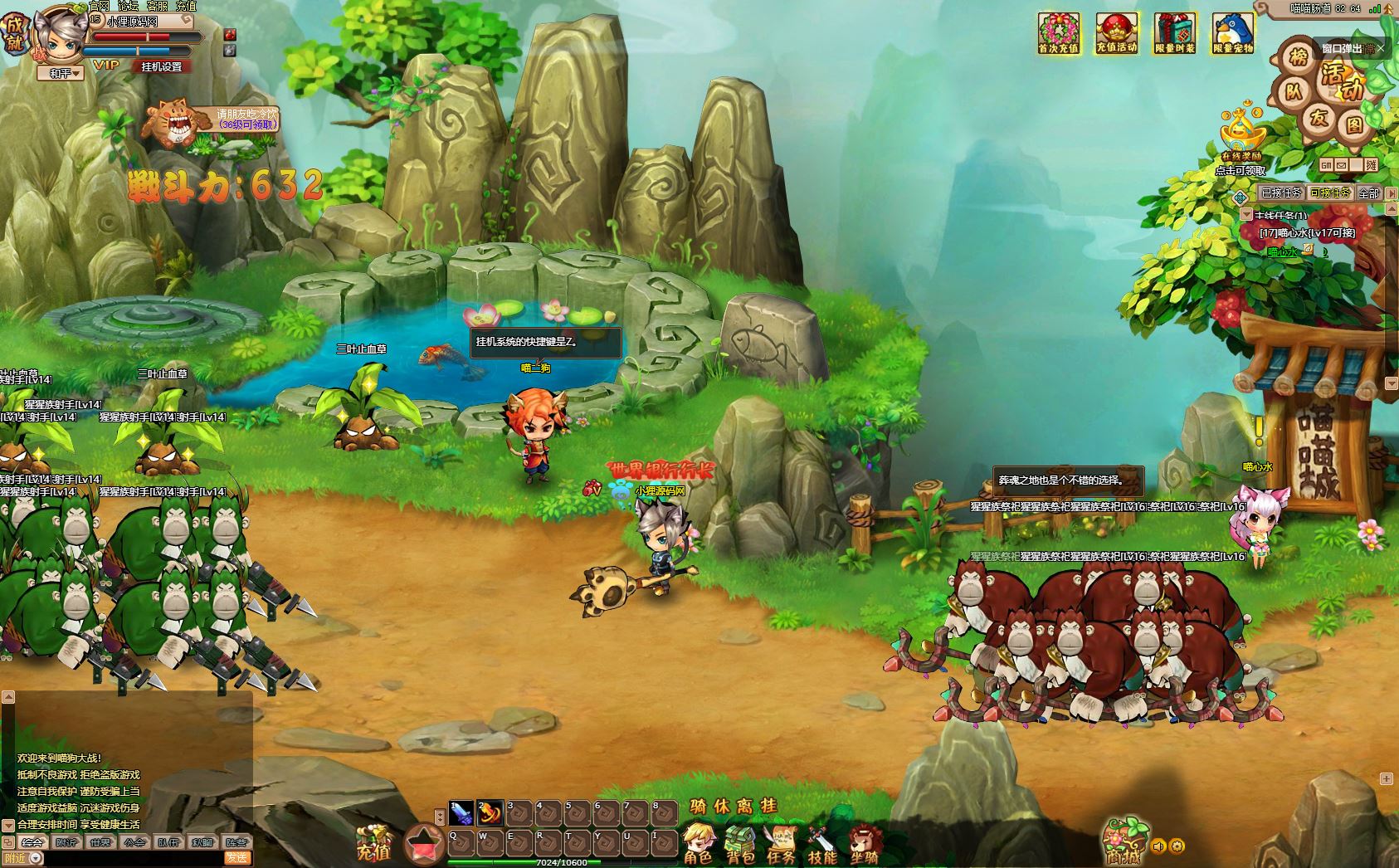Open the 角色 character panel
The height and width of the screenshot is (868, 1399).
point(699,842)
